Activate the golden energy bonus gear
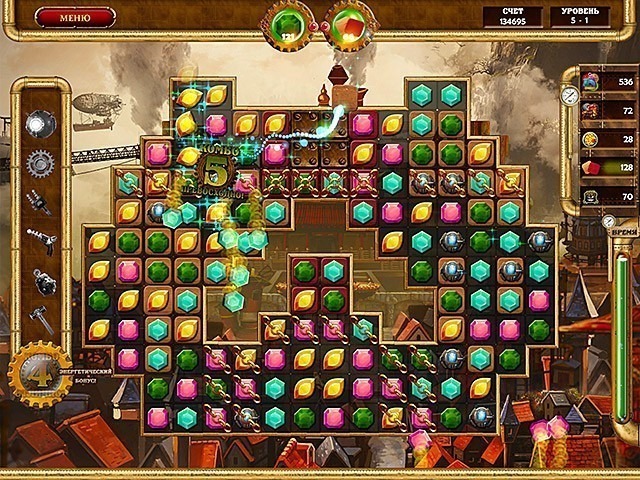This screenshot has height=480, width=640. coord(39,375)
